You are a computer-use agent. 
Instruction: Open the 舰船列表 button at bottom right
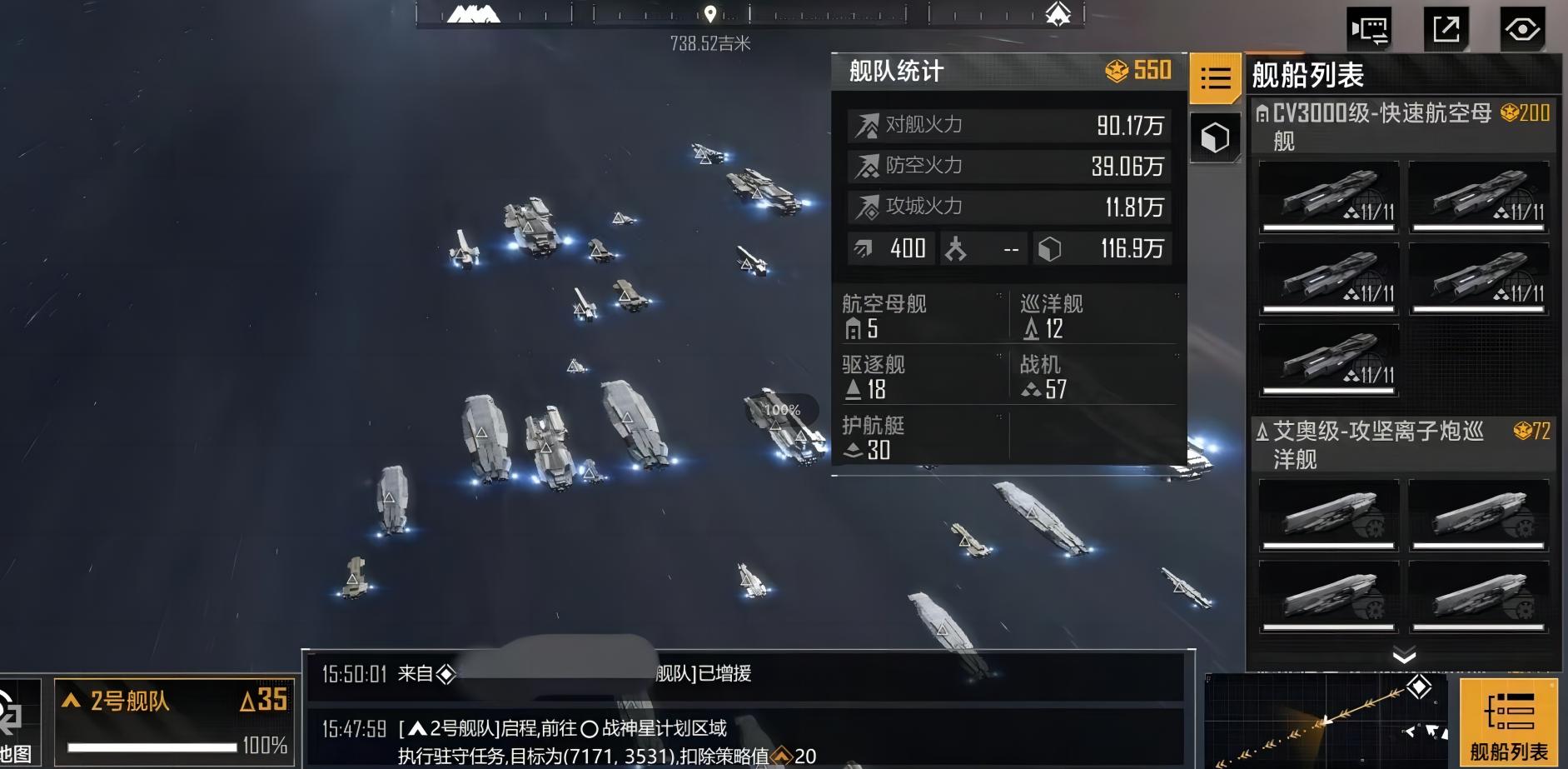coord(1508,722)
